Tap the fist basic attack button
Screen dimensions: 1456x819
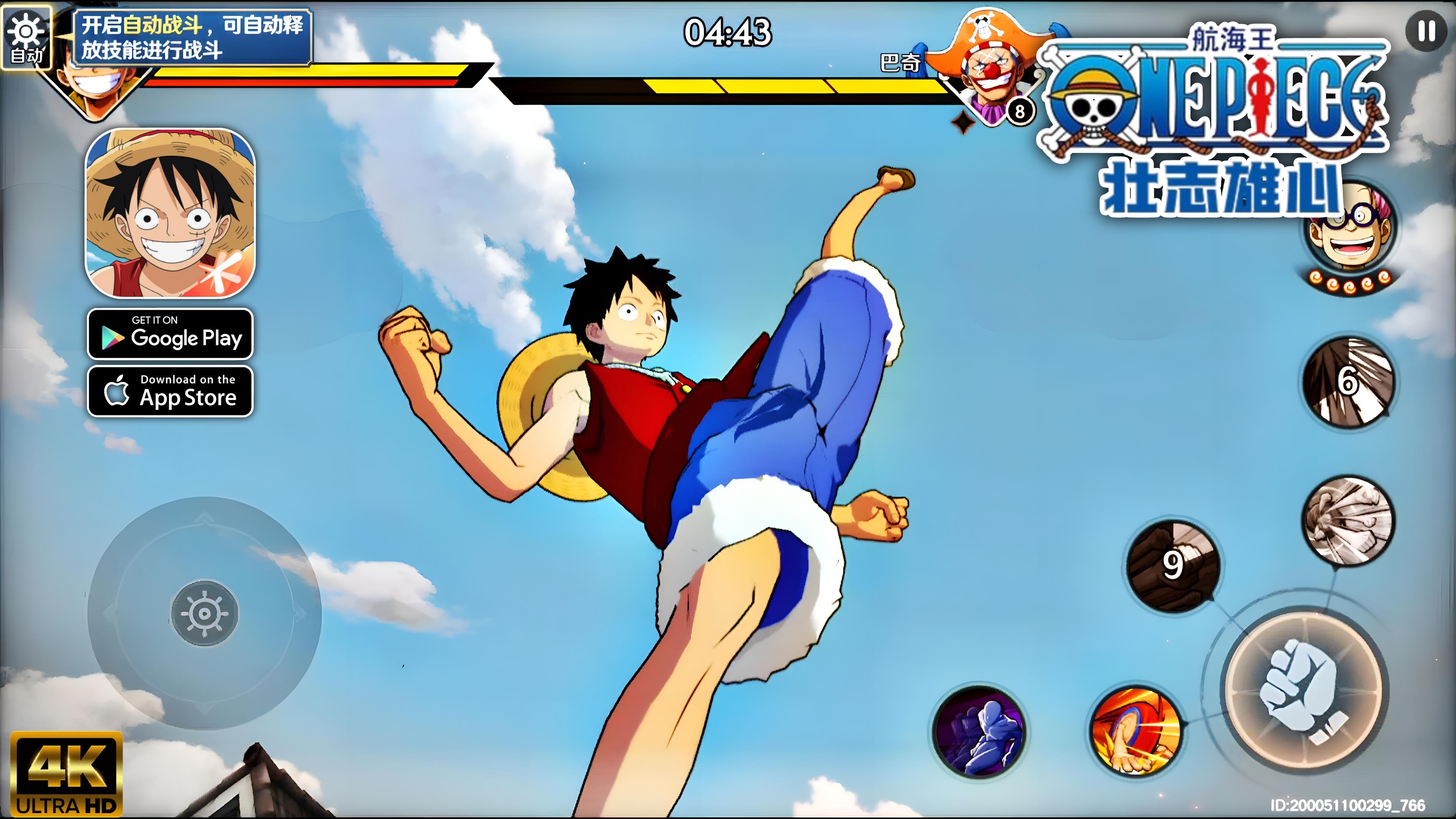1304,691
